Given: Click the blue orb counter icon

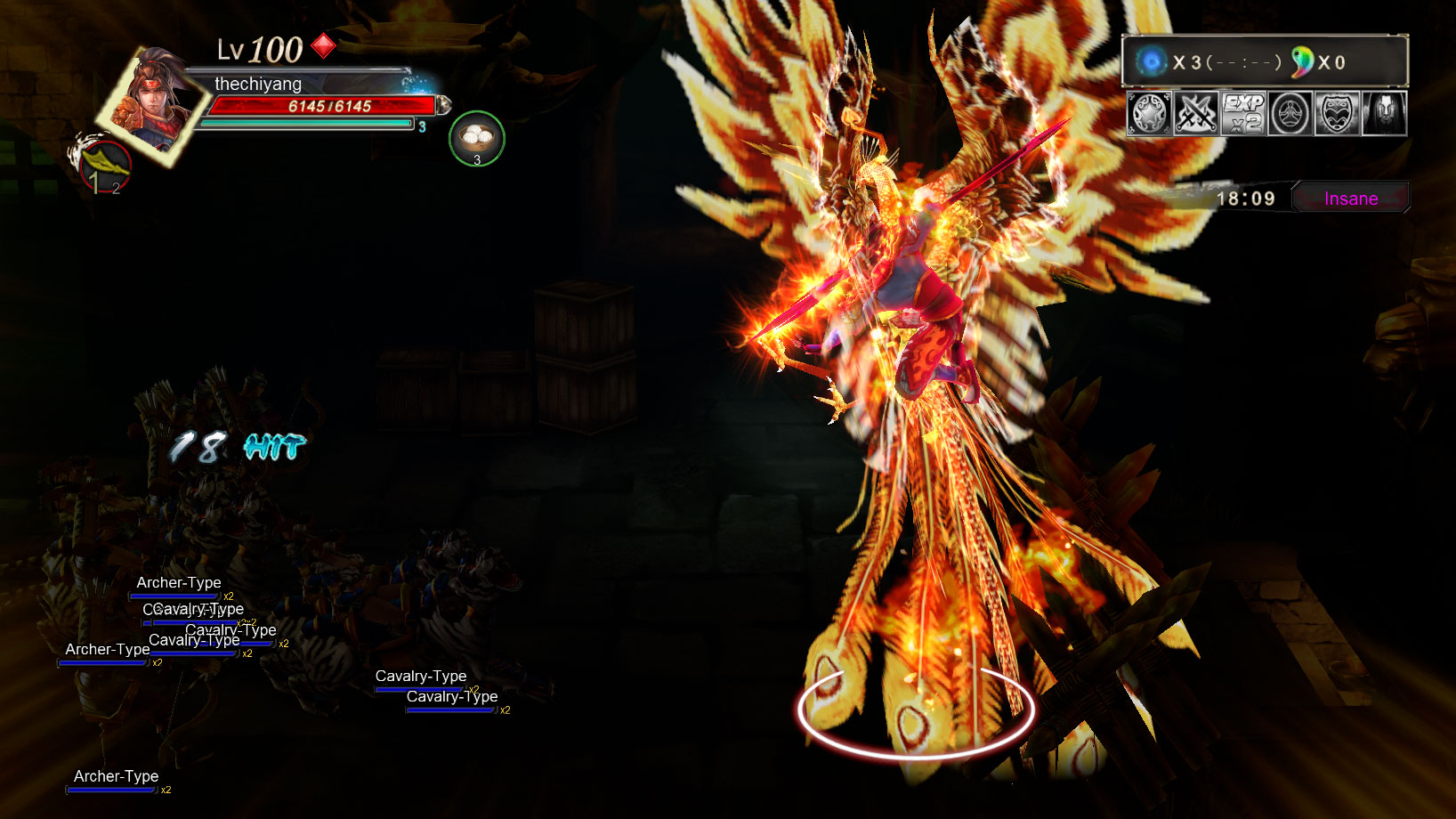Looking at the screenshot, I should coord(1152,61).
